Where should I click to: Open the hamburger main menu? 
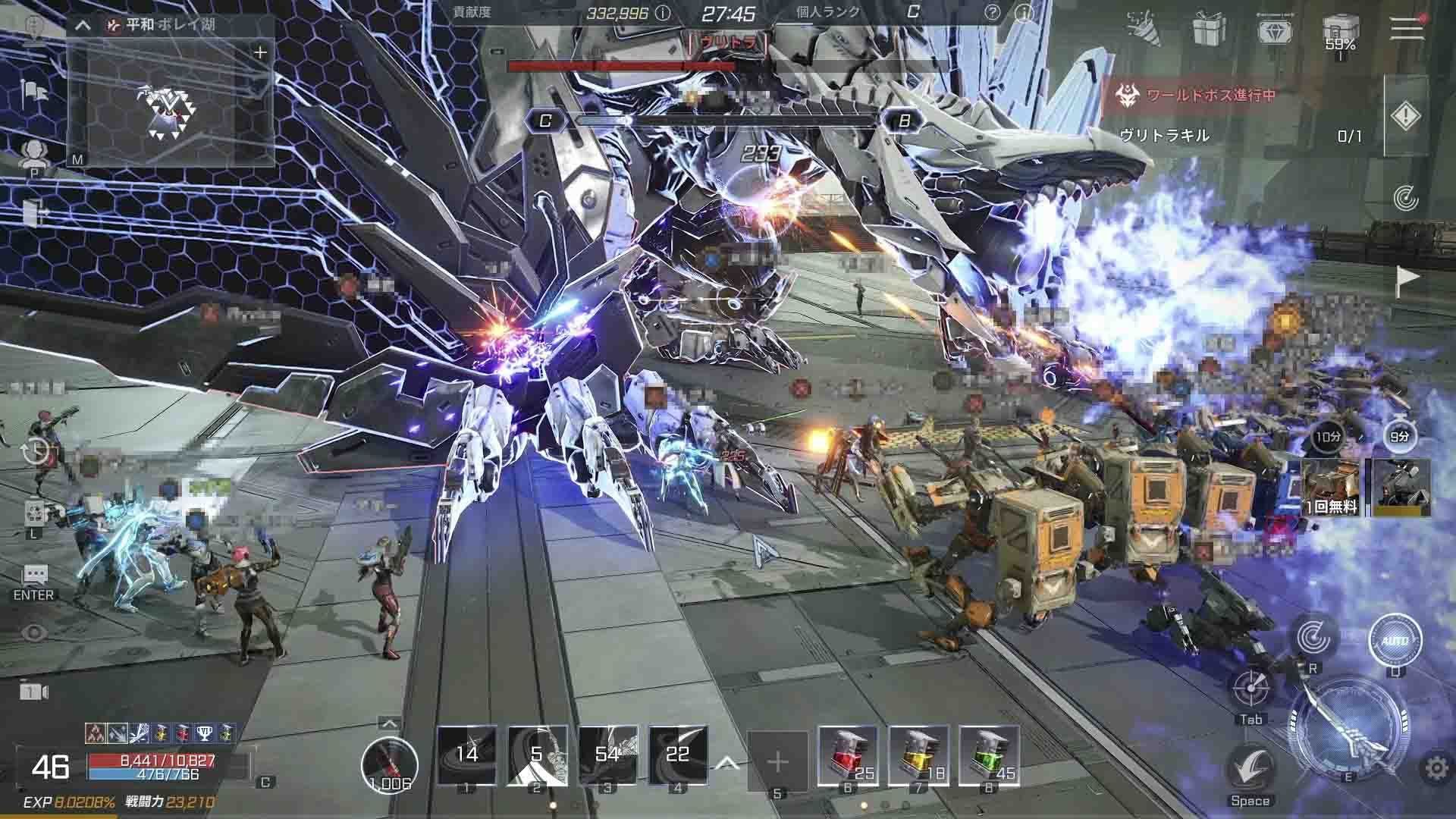[x=1406, y=27]
